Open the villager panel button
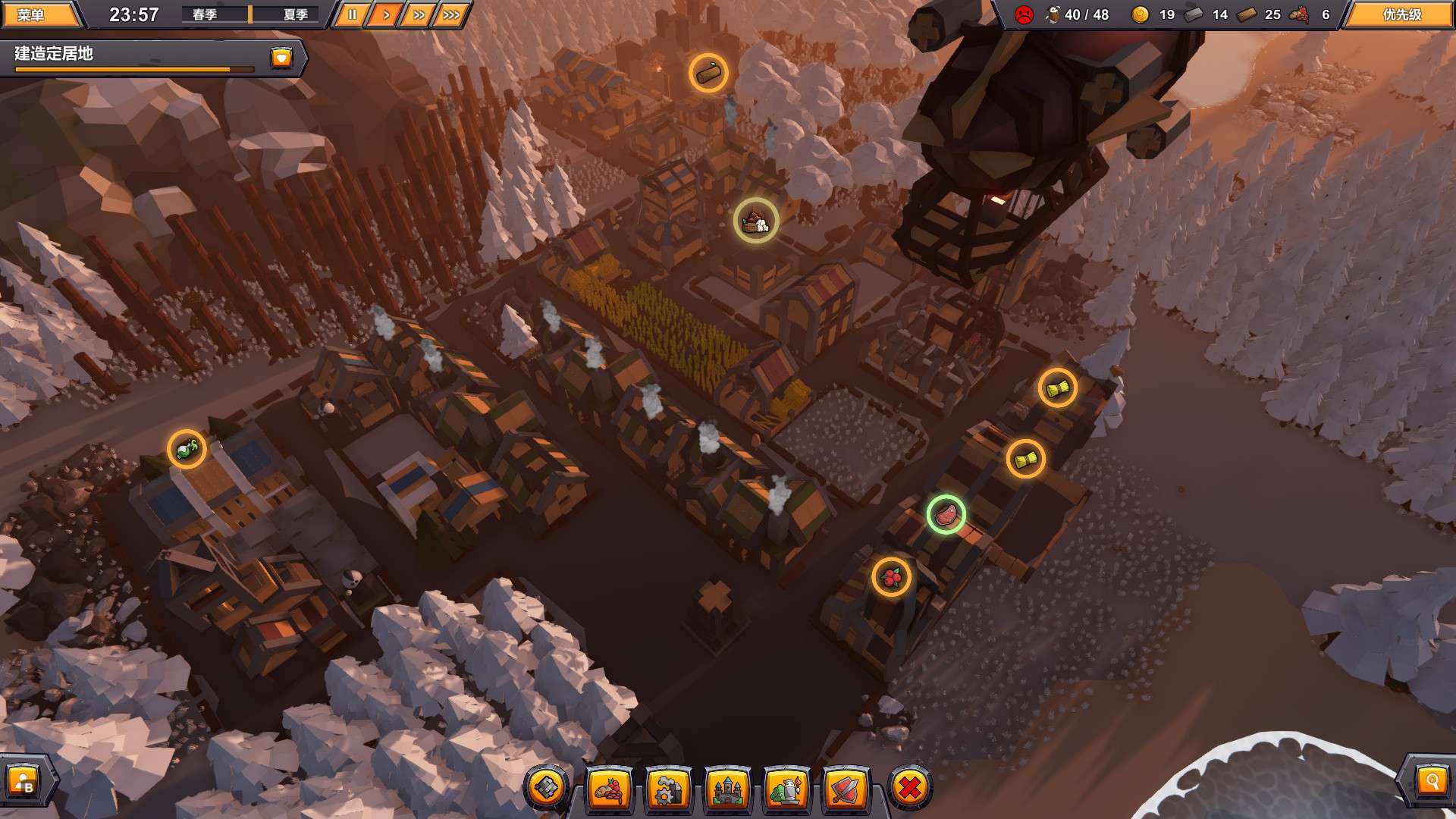 click(24, 781)
